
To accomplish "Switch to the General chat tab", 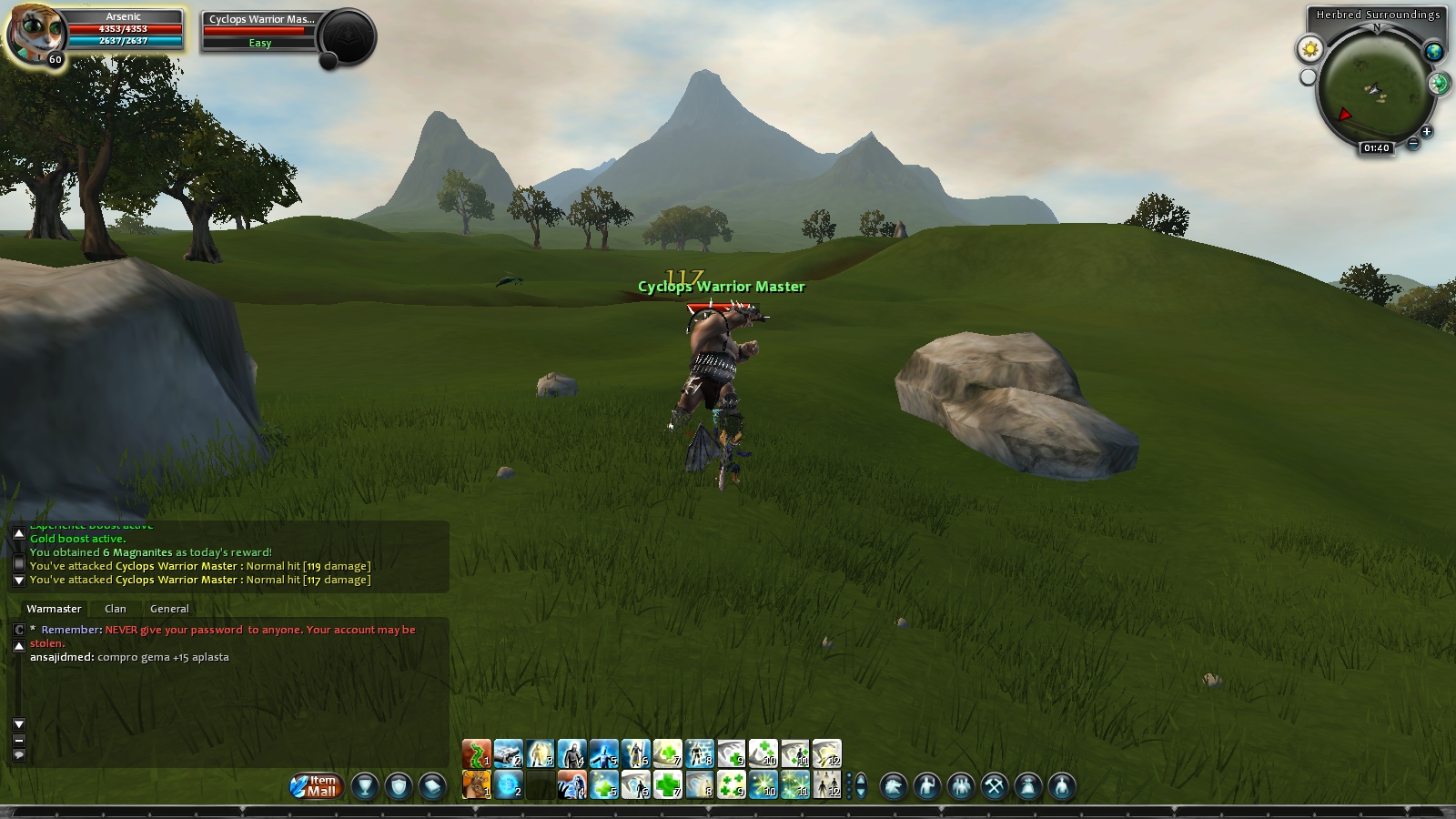I will [x=169, y=609].
